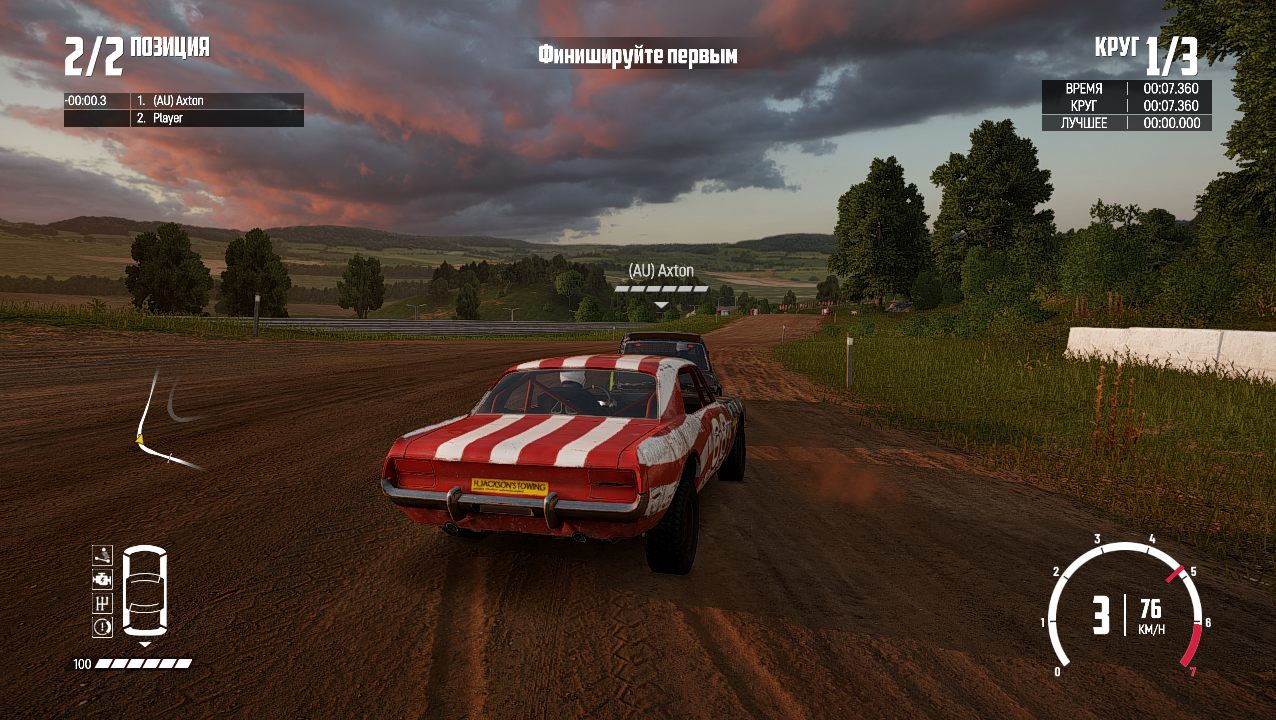Click the suspension damage icon
This screenshot has height=720, width=1276.
[x=102, y=555]
